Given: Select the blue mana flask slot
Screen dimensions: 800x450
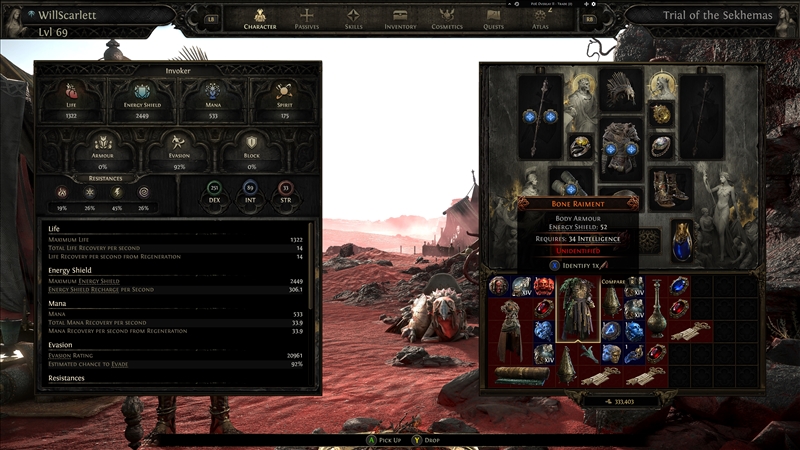Looking at the screenshot, I should (x=681, y=240).
